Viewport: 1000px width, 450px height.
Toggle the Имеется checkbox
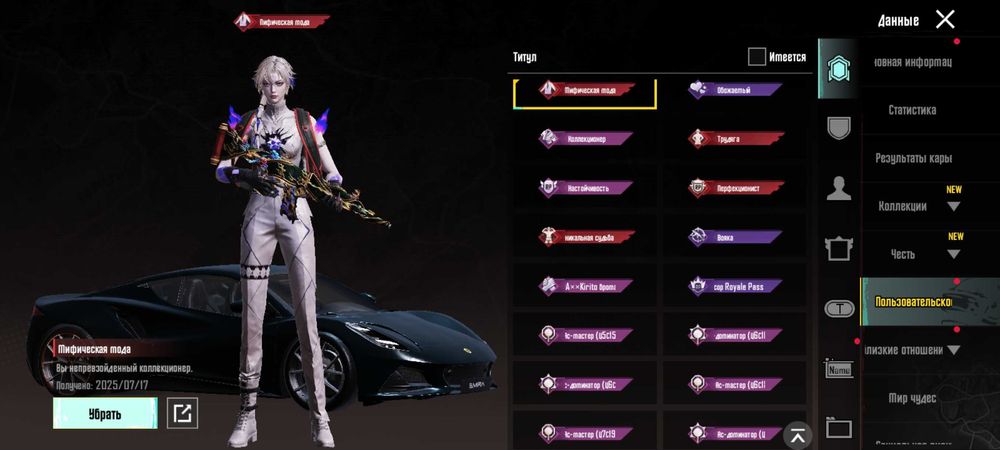757,57
